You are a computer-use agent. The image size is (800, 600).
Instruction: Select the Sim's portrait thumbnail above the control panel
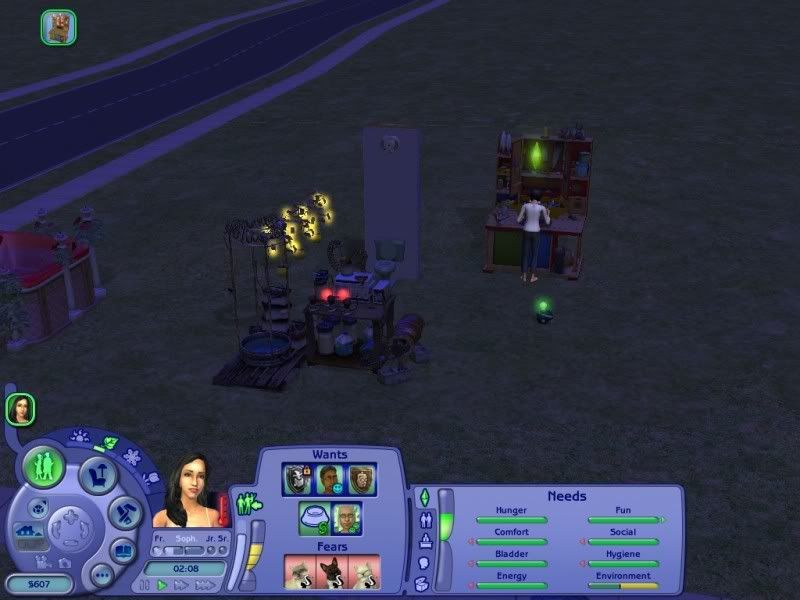20,408
